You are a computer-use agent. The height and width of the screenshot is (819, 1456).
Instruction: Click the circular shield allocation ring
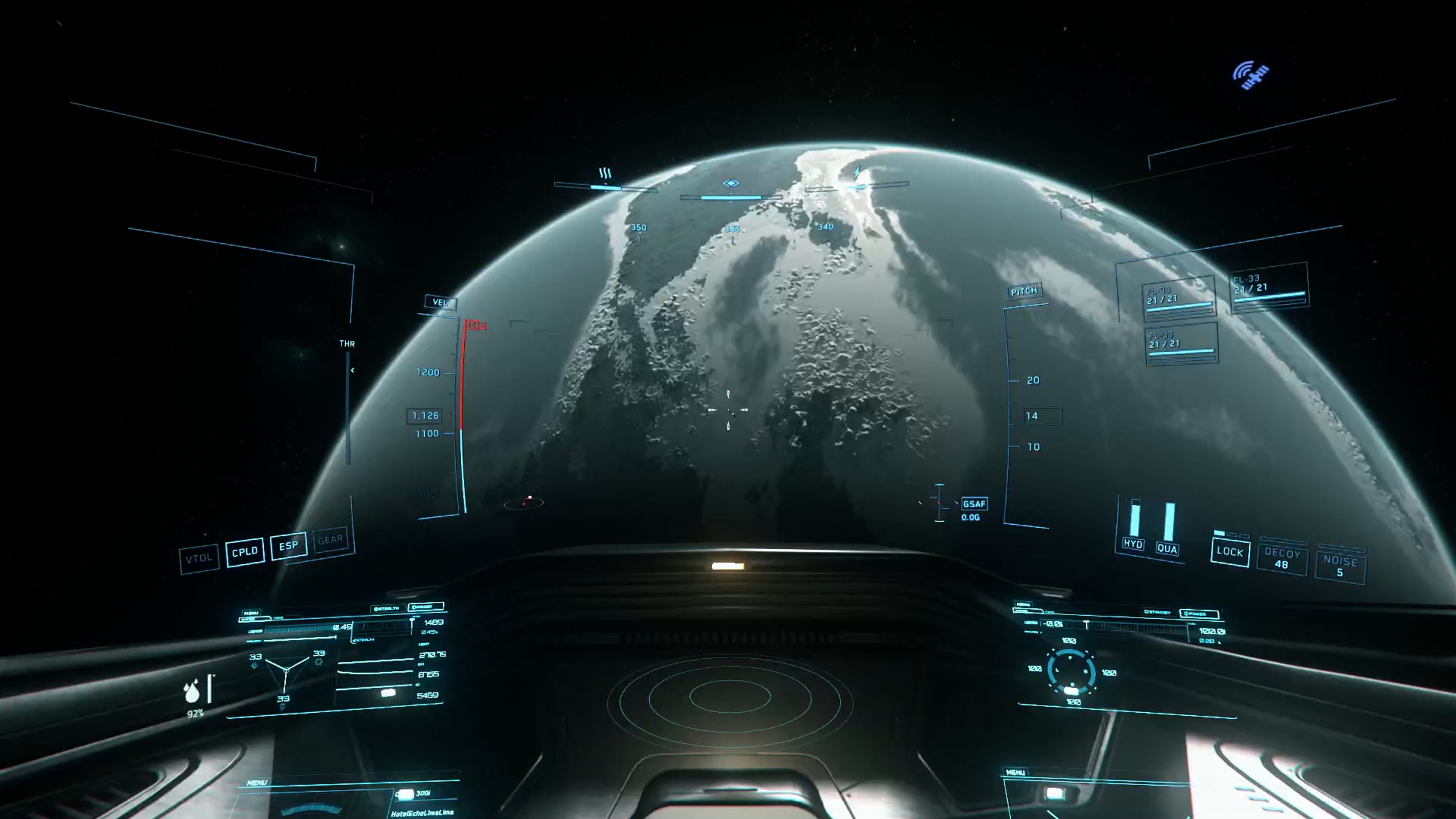(x=1071, y=672)
